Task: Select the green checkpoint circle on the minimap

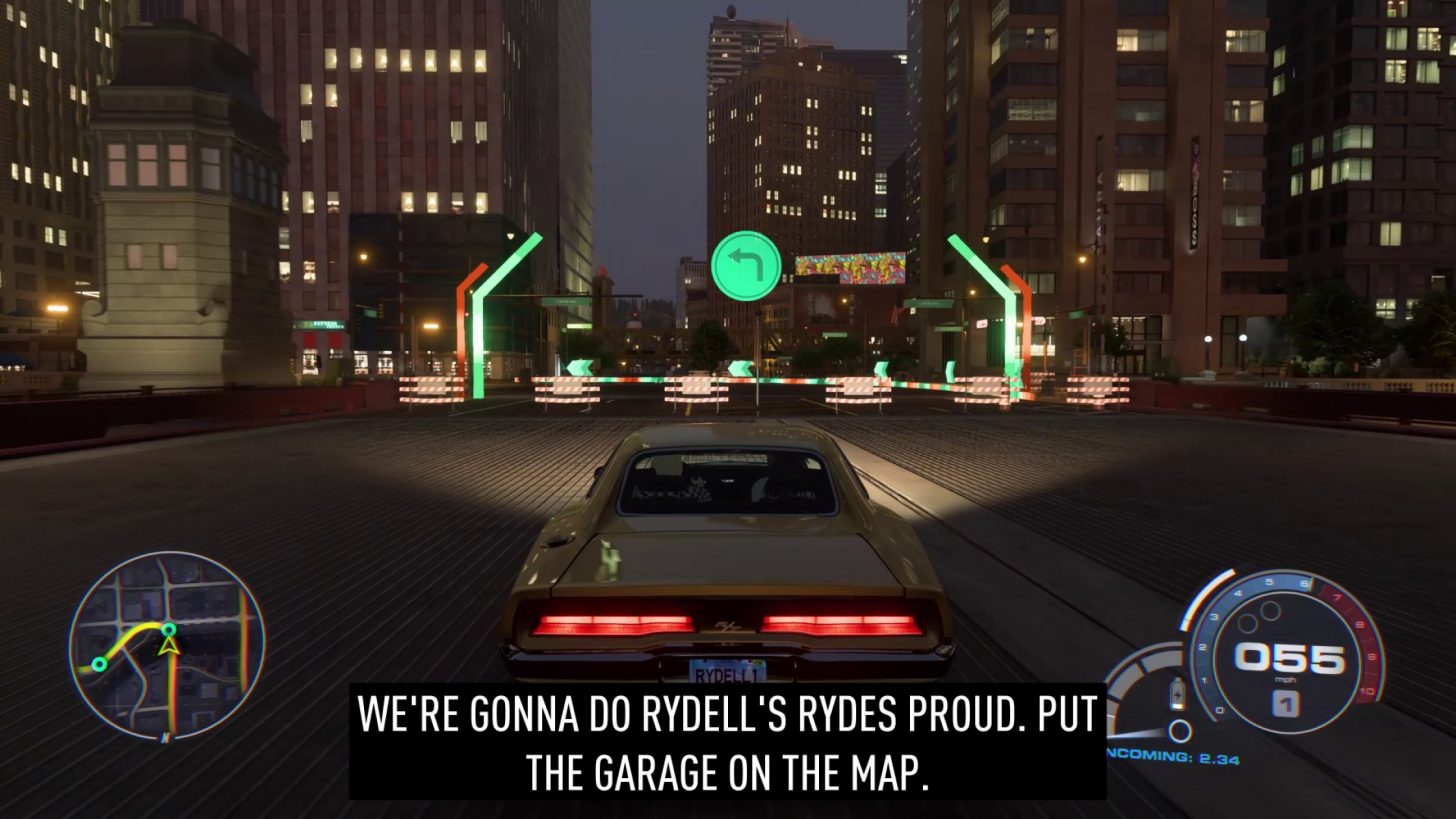Action: tap(169, 630)
